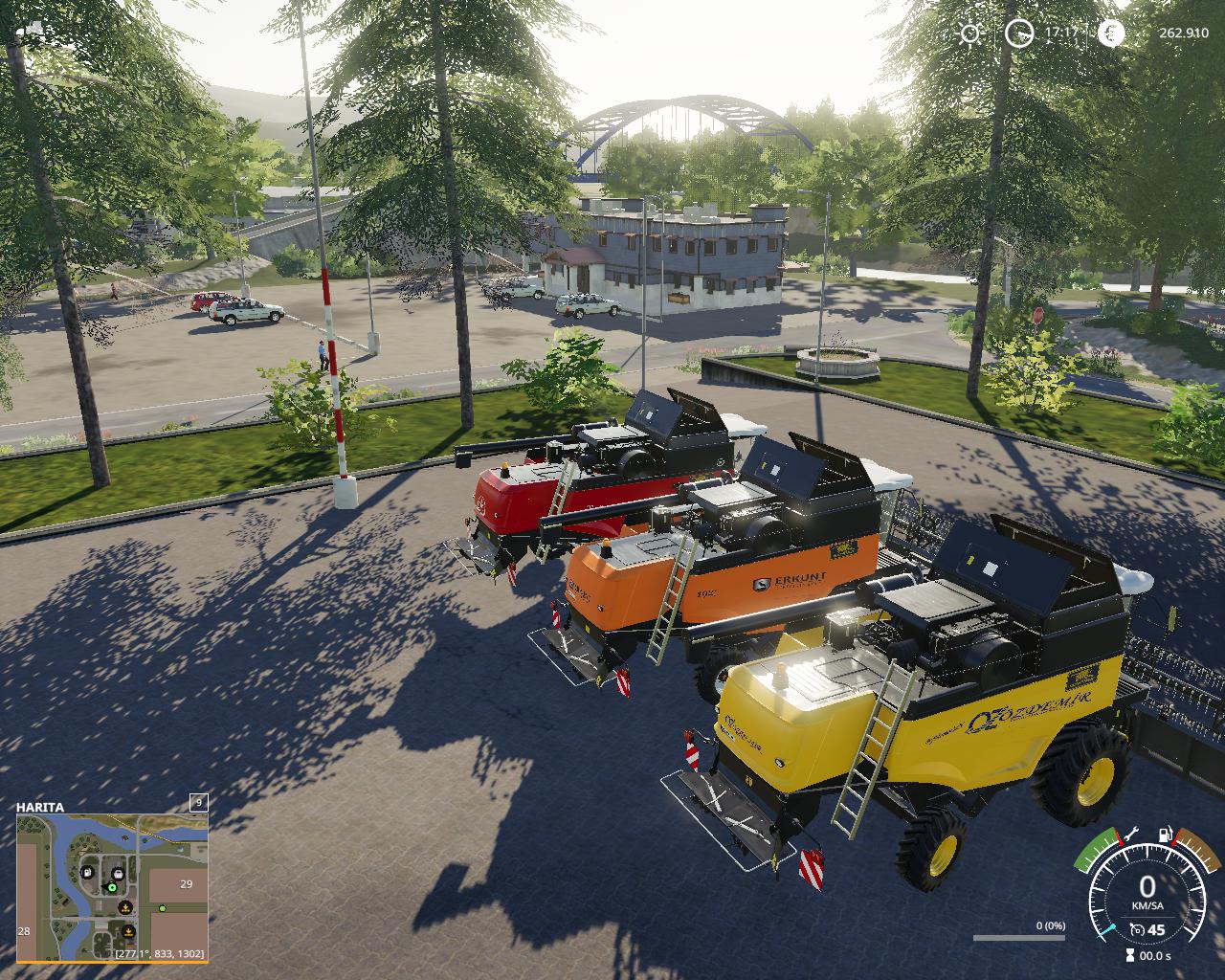Click the sun weather icon

point(970,33)
